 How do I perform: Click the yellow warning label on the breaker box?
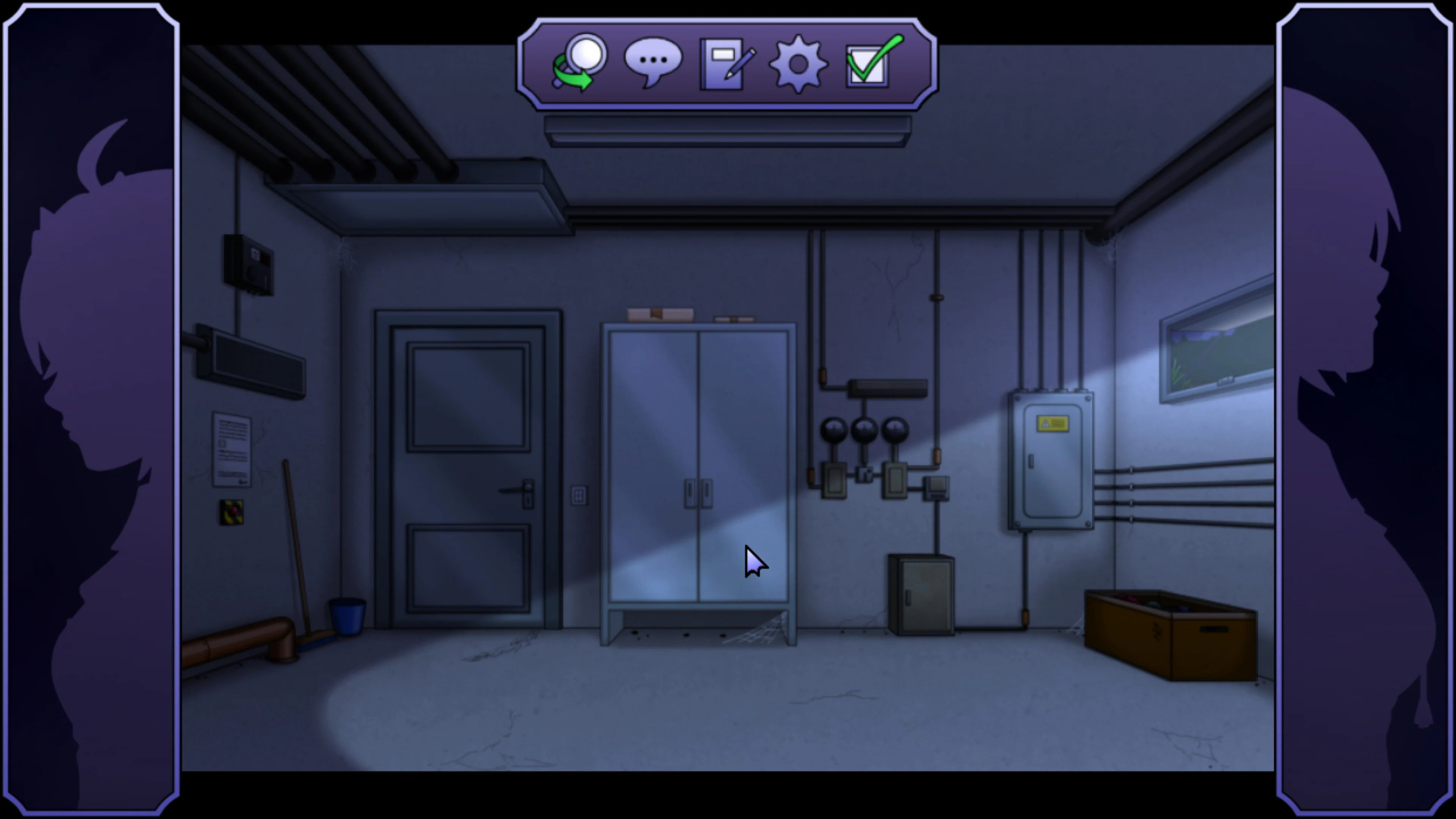[1053, 424]
